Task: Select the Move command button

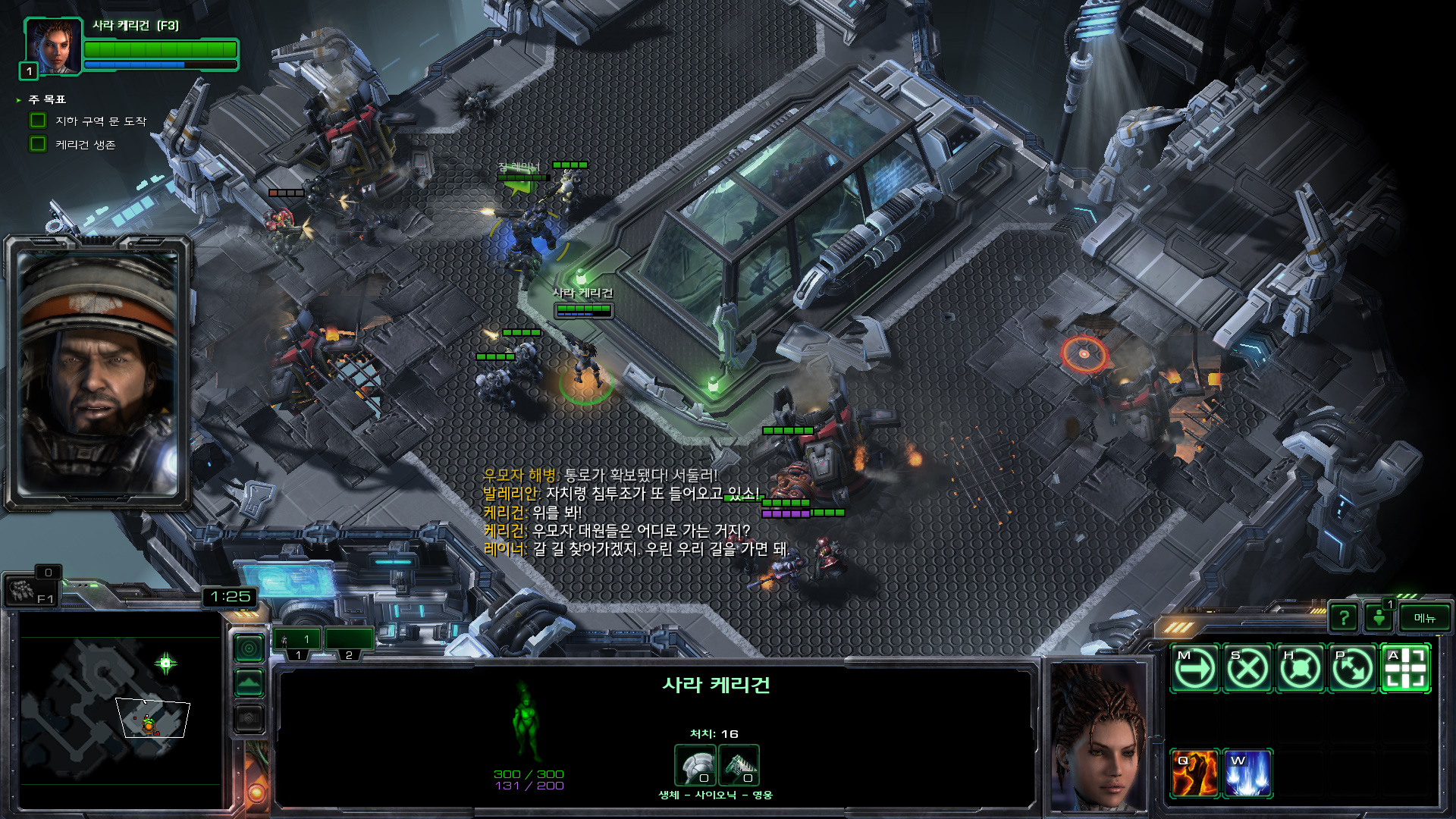Action: (1194, 669)
